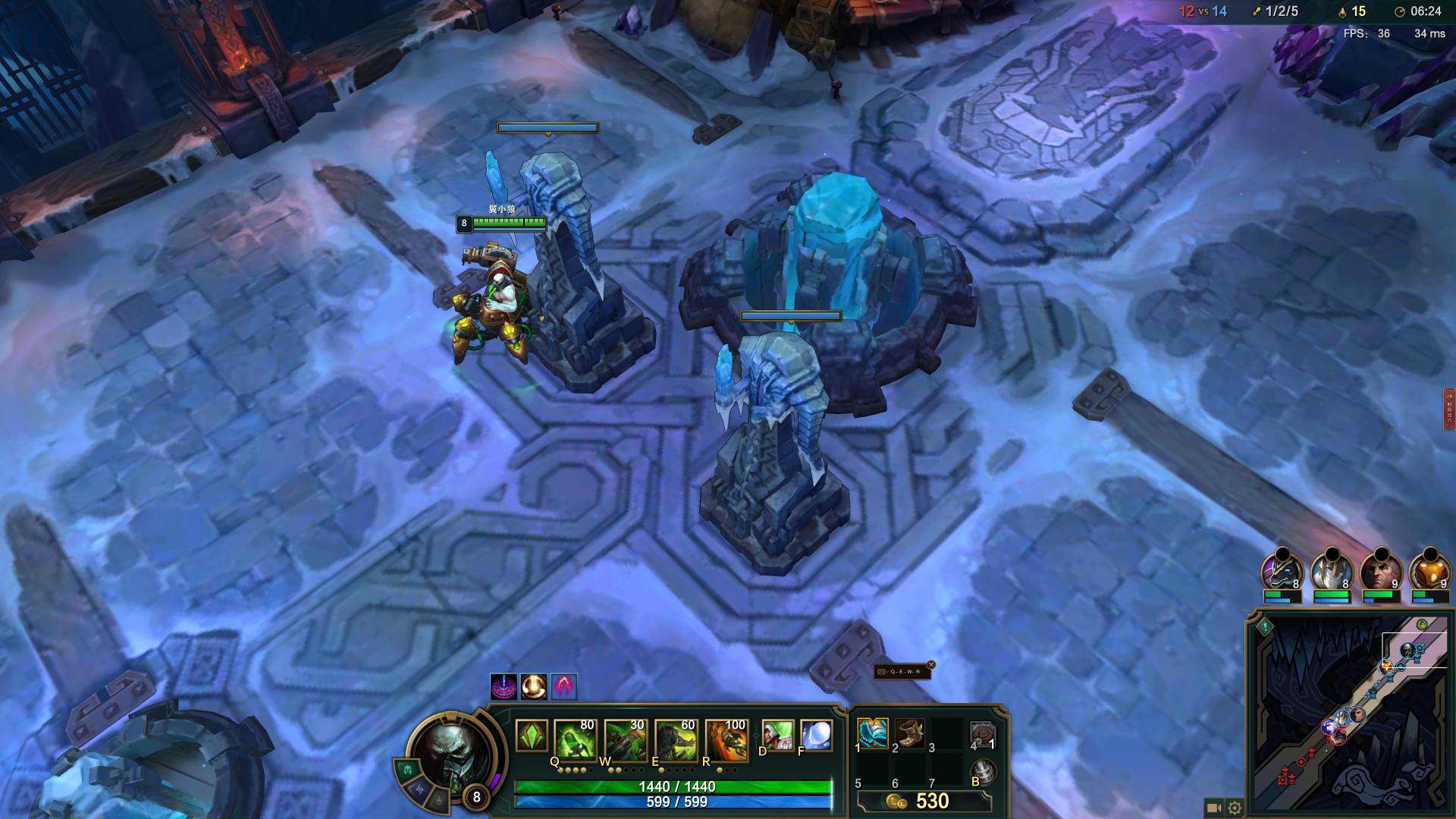
Task: Open the shop via the 530 gold button
Action: pyautogui.click(x=924, y=802)
